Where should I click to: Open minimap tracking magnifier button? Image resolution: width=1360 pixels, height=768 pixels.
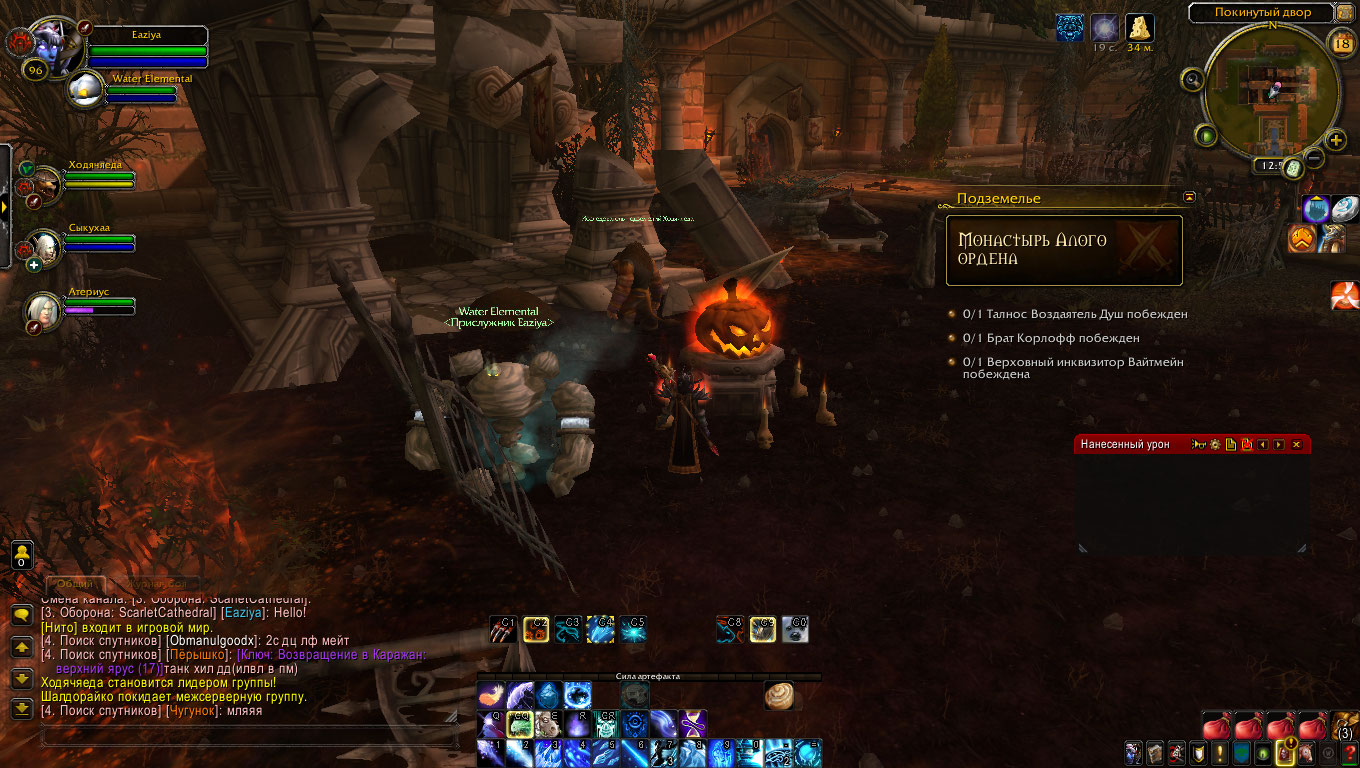1192,79
